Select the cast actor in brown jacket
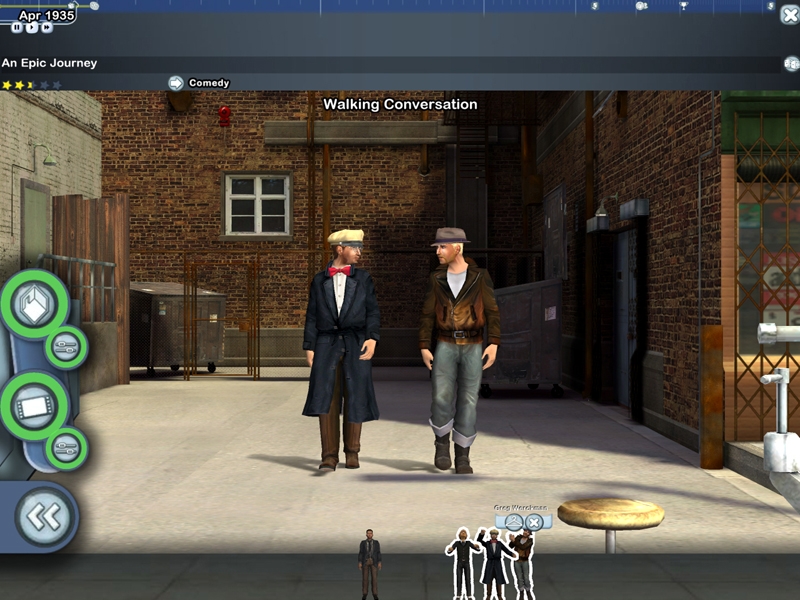800x600 pixels. click(x=521, y=563)
